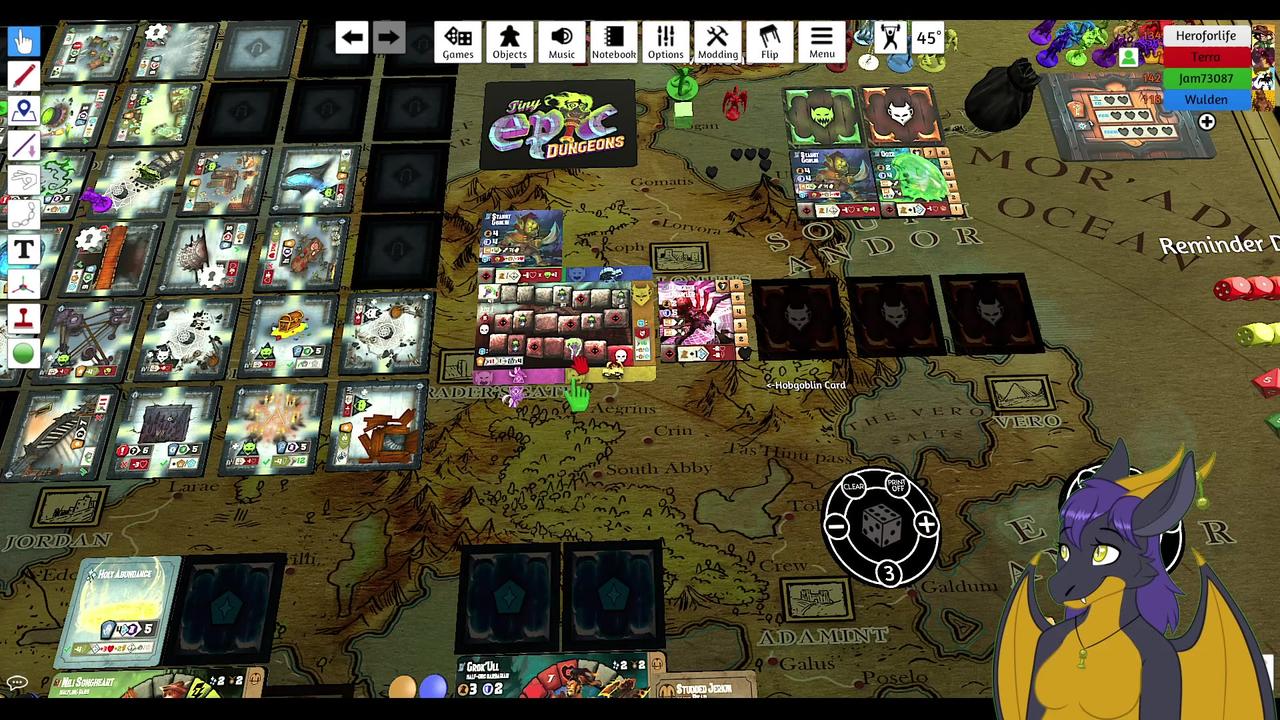Image resolution: width=1280 pixels, height=720 pixels.
Task: Select the Line tool
Action: coord(22,144)
